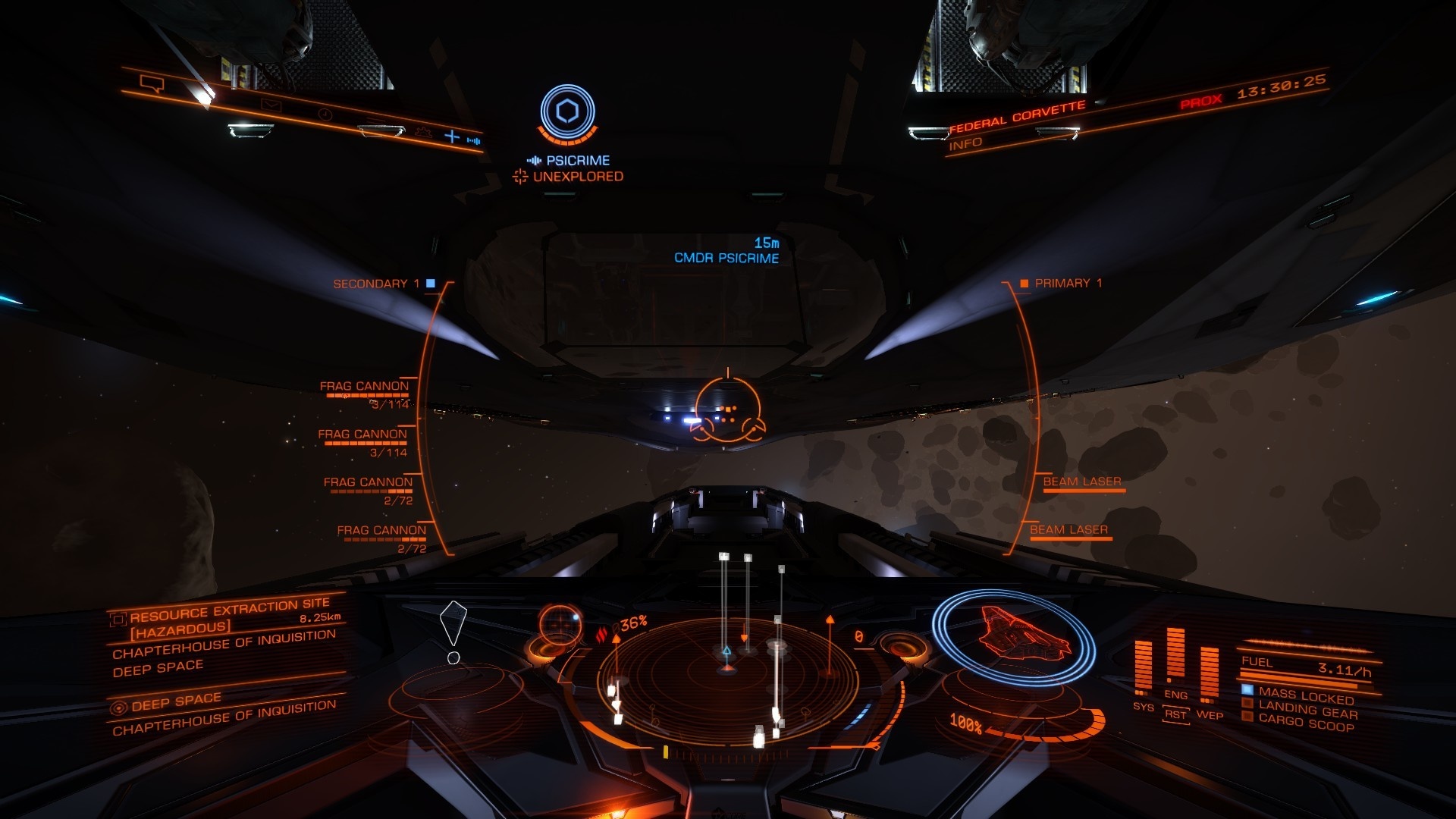Screen dimensions: 1456x819
Task: Open the chat bubble comms icon
Action: pos(152,83)
